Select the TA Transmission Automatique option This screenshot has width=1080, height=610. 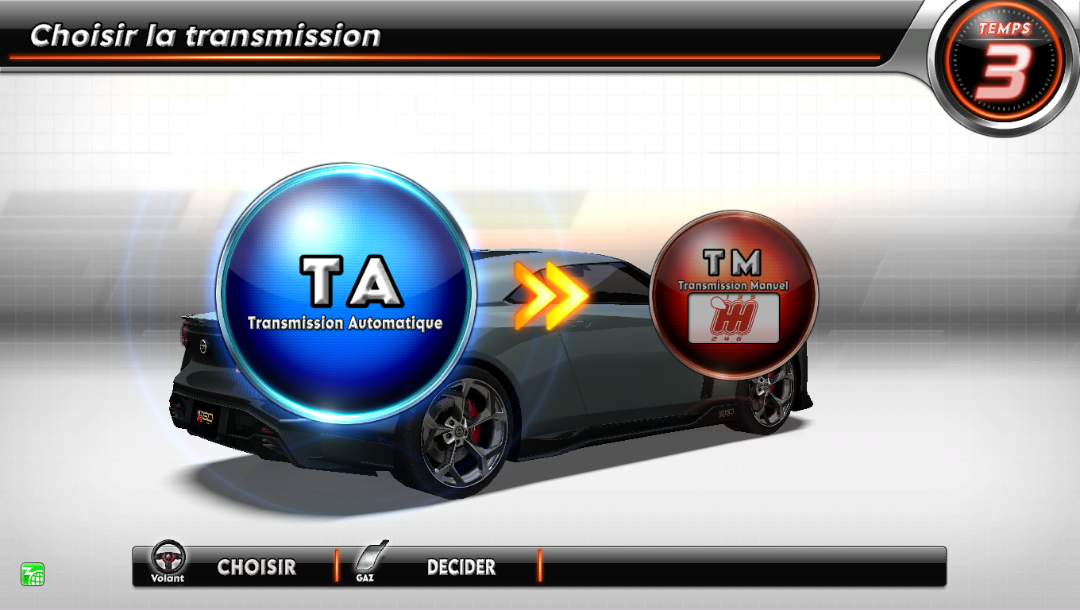click(345, 293)
